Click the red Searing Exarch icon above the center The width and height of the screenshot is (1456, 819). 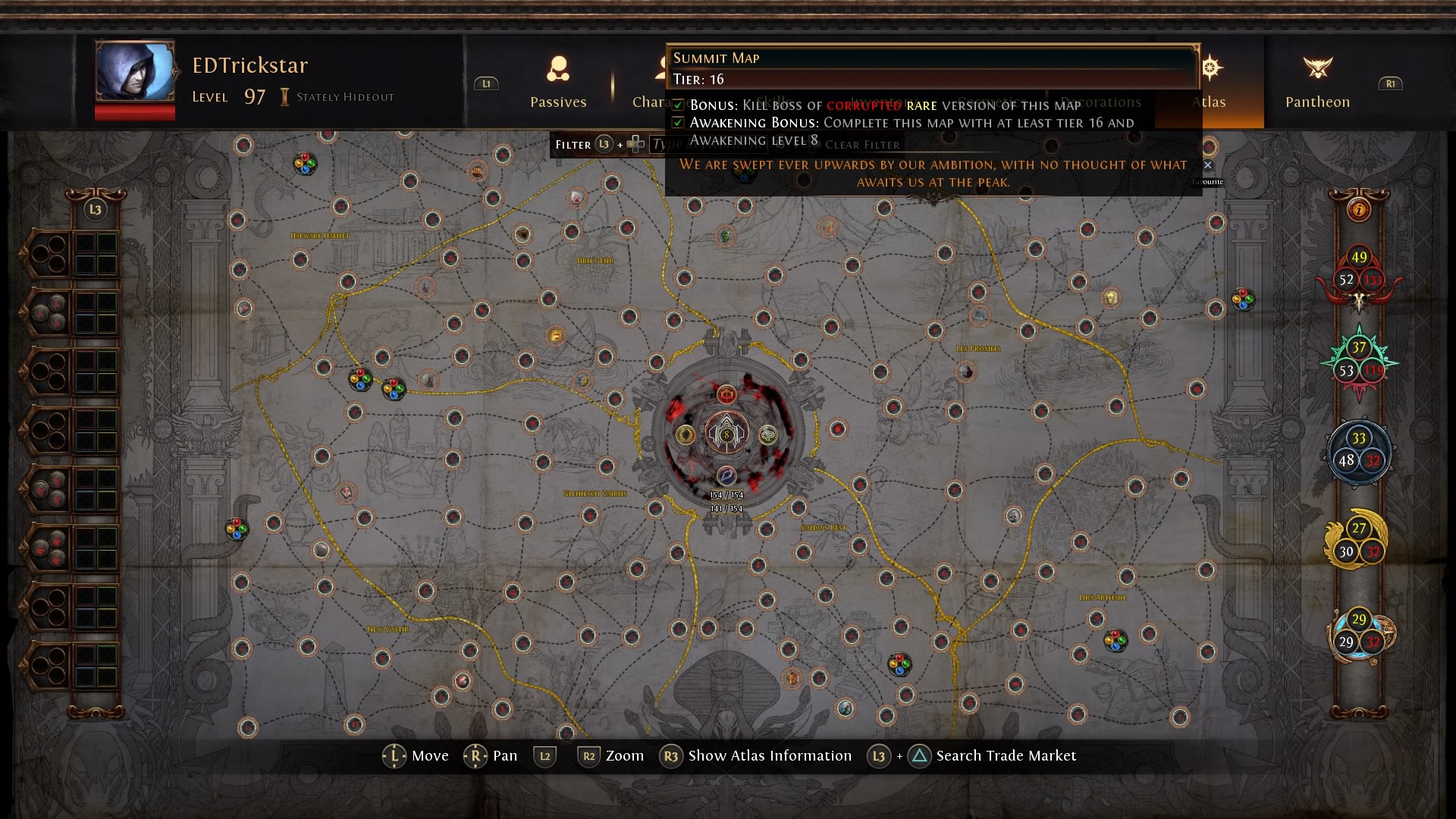727,396
